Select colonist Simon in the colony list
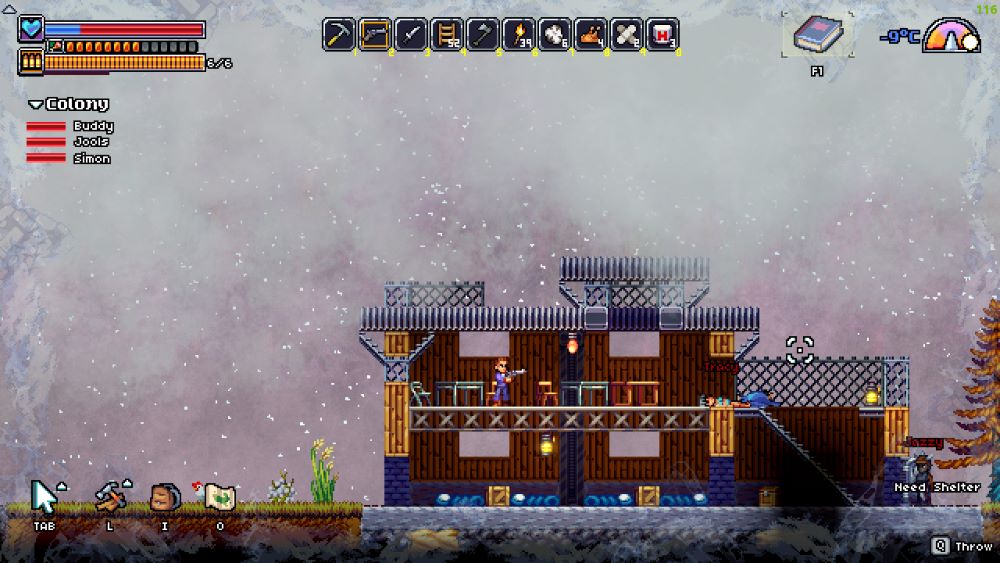The image size is (1000, 563). tap(91, 158)
